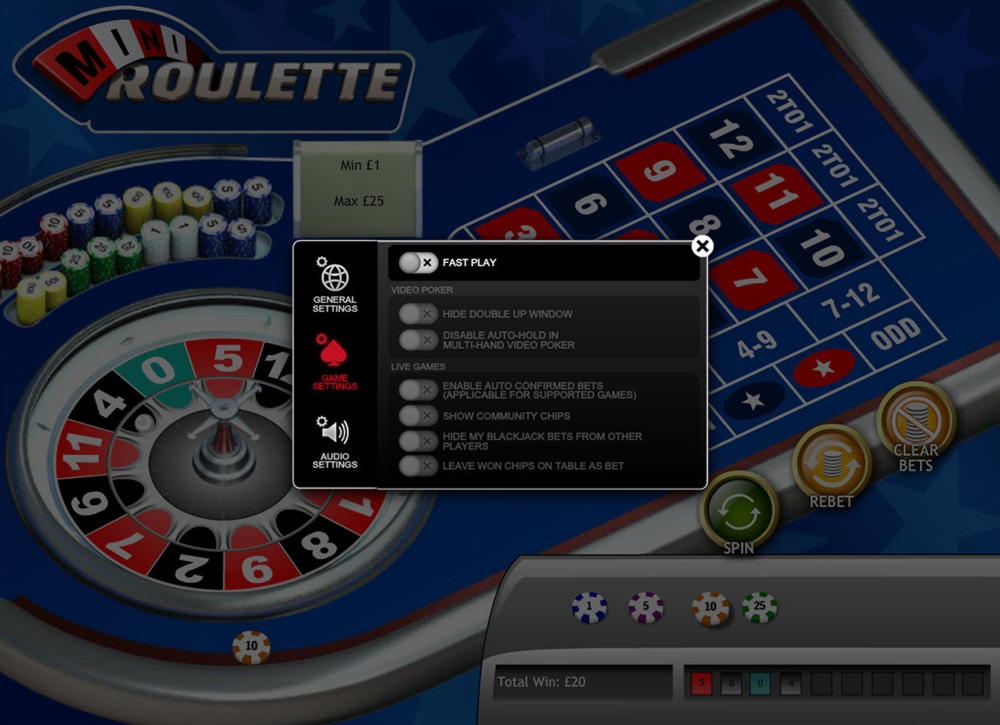
Task: Toggle Hide My Blackjack Bets option
Action: click(418, 441)
